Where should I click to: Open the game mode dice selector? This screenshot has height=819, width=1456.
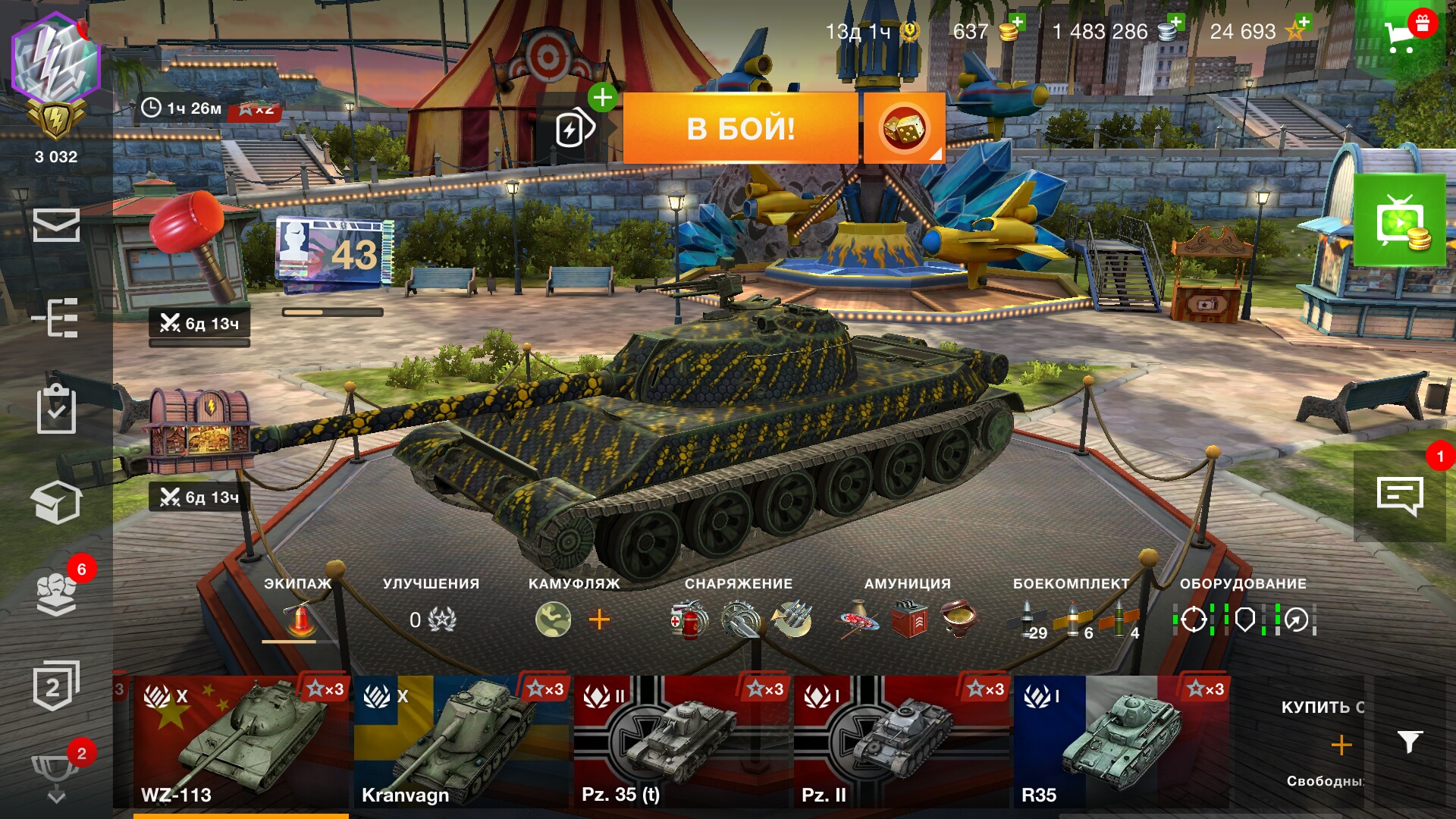(x=903, y=128)
